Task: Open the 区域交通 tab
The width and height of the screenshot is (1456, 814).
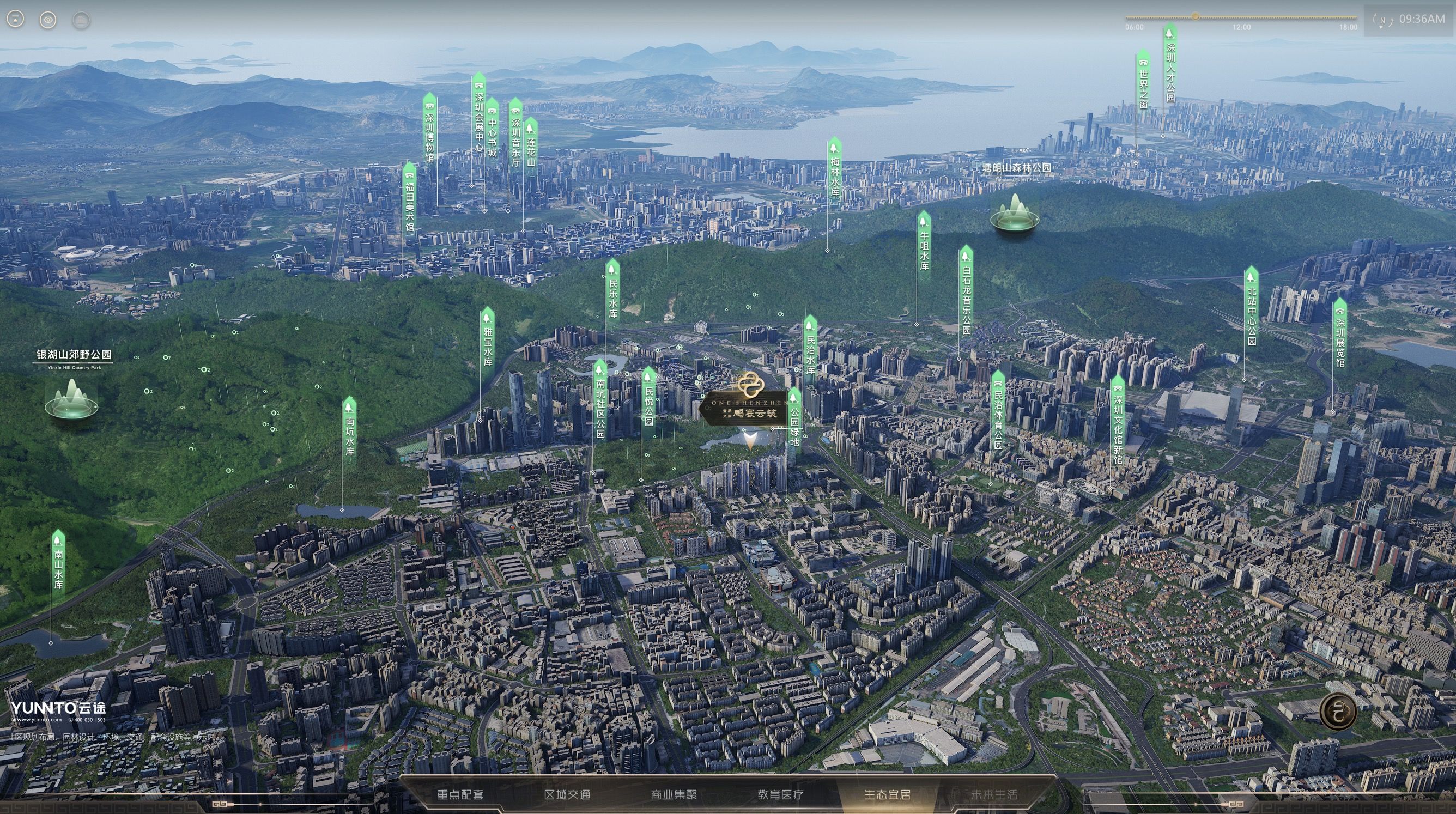Action: tap(567, 794)
